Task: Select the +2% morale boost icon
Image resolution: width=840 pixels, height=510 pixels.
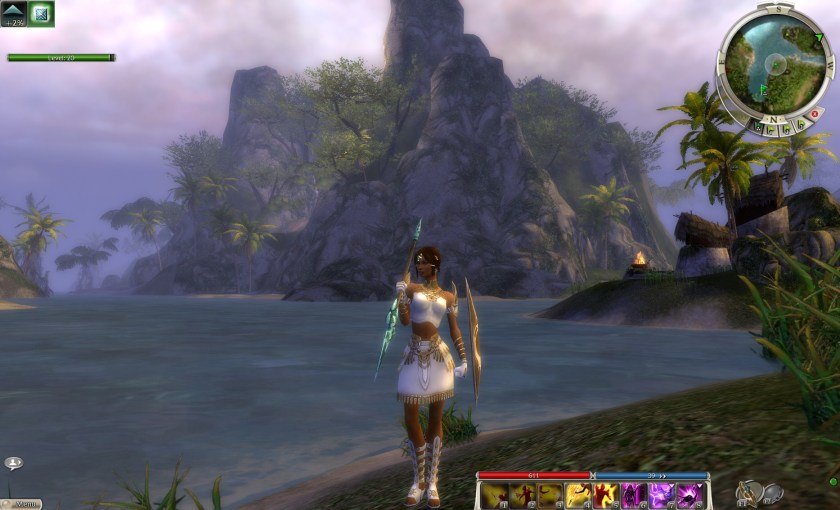Action: [14, 13]
